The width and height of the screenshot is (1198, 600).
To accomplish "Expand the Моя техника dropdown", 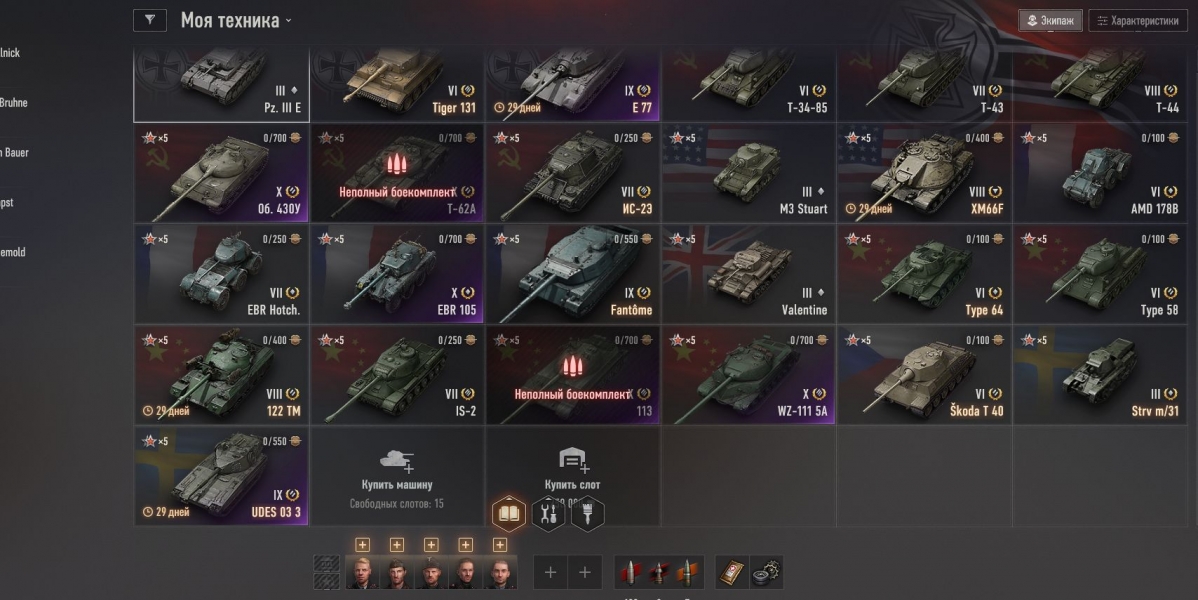I will [236, 21].
